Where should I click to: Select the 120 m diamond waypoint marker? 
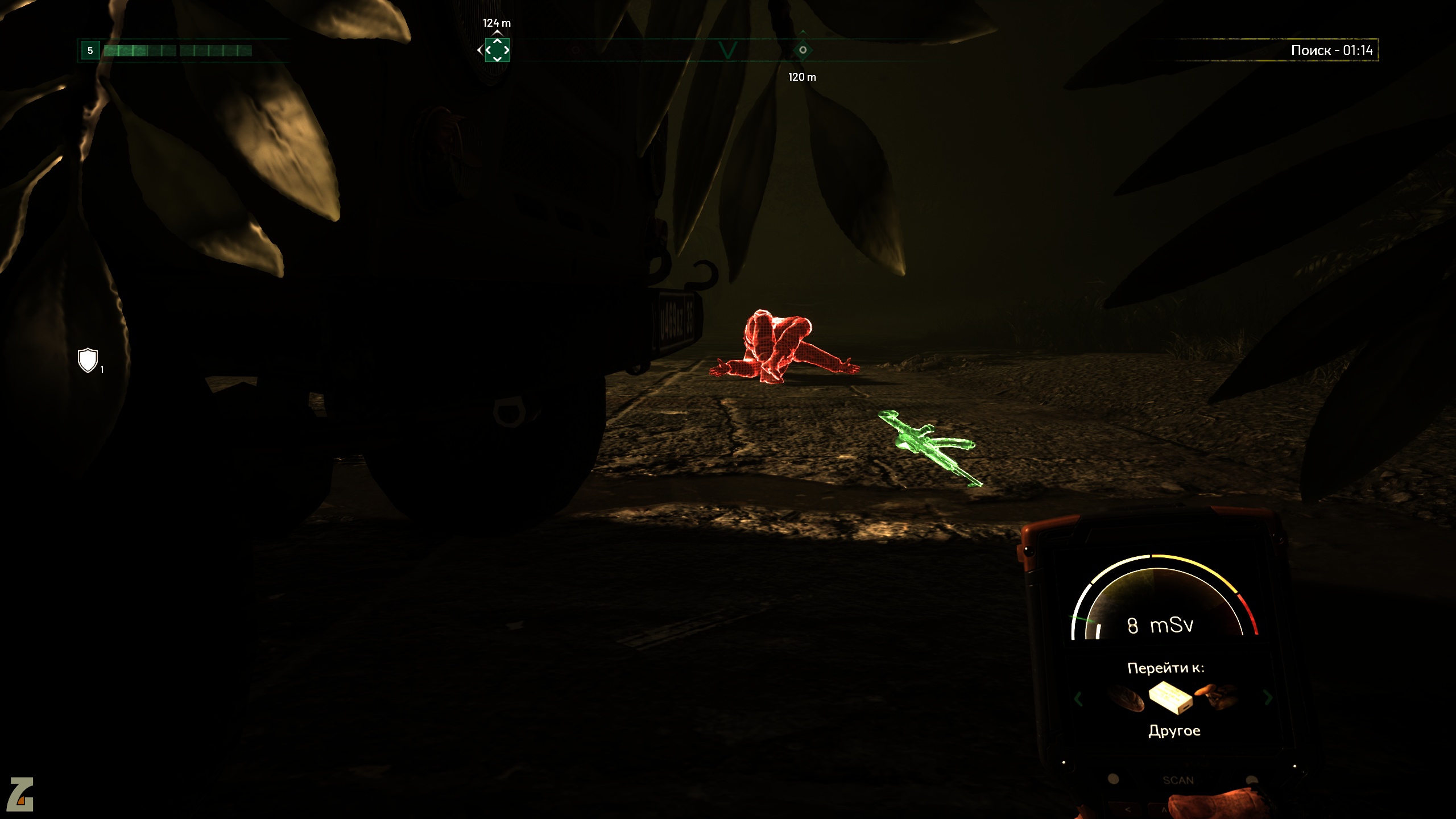point(803,50)
